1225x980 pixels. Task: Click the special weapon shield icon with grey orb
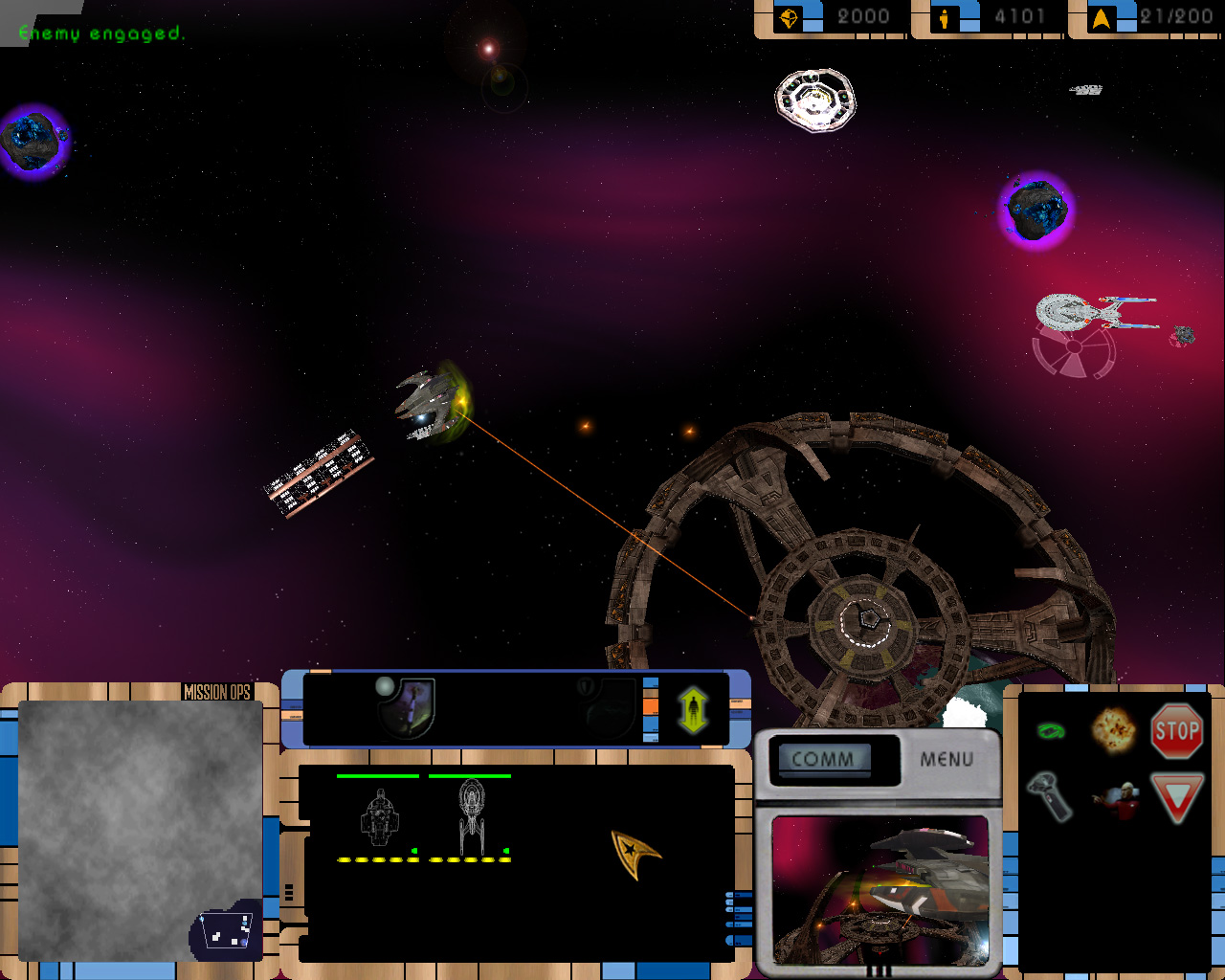pyautogui.click(x=409, y=706)
